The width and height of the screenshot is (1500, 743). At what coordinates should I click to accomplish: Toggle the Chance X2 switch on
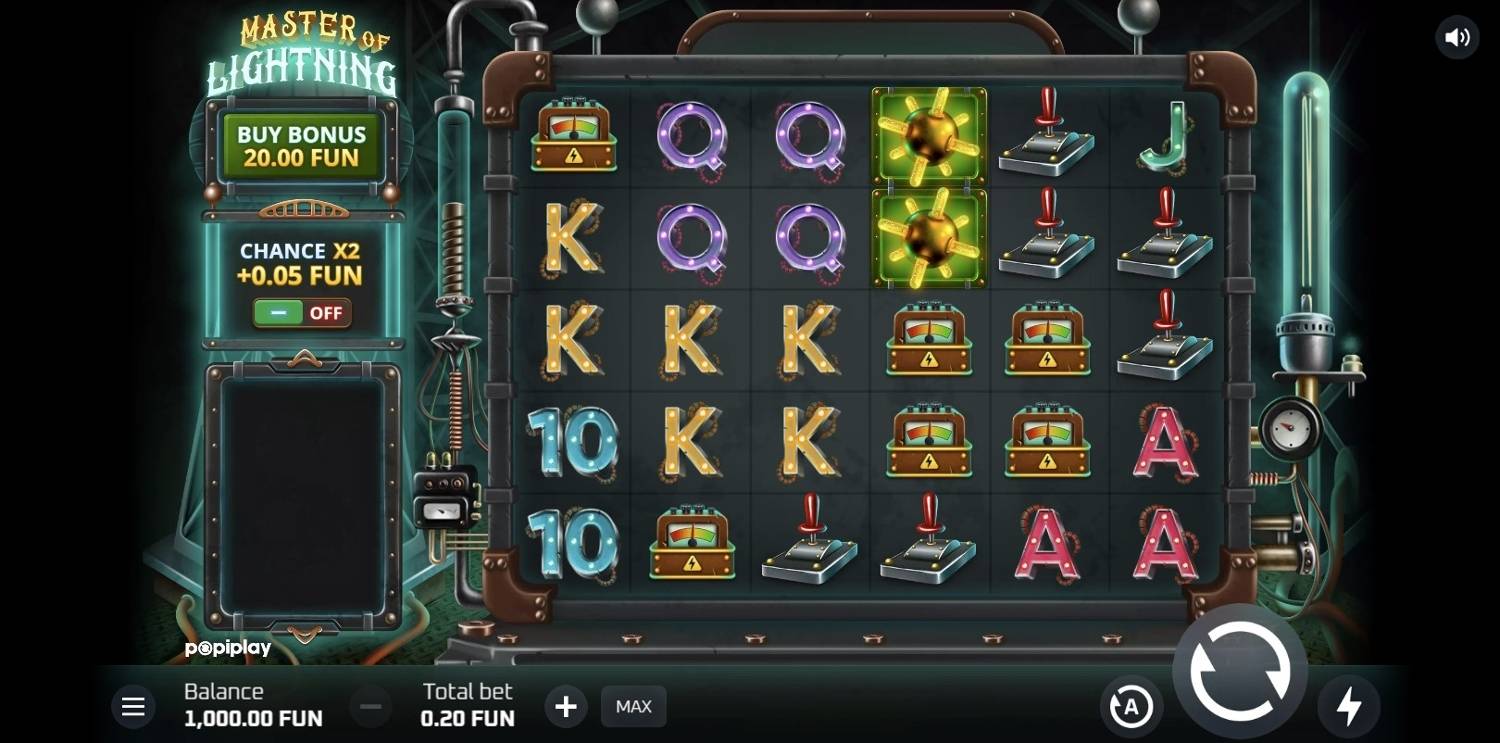301,313
